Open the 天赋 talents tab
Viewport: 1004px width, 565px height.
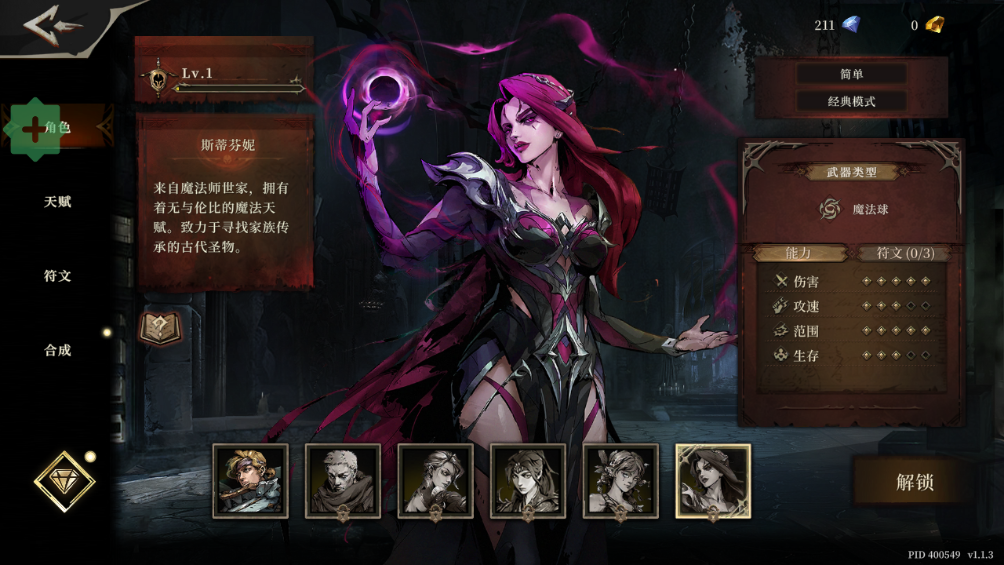pos(57,202)
